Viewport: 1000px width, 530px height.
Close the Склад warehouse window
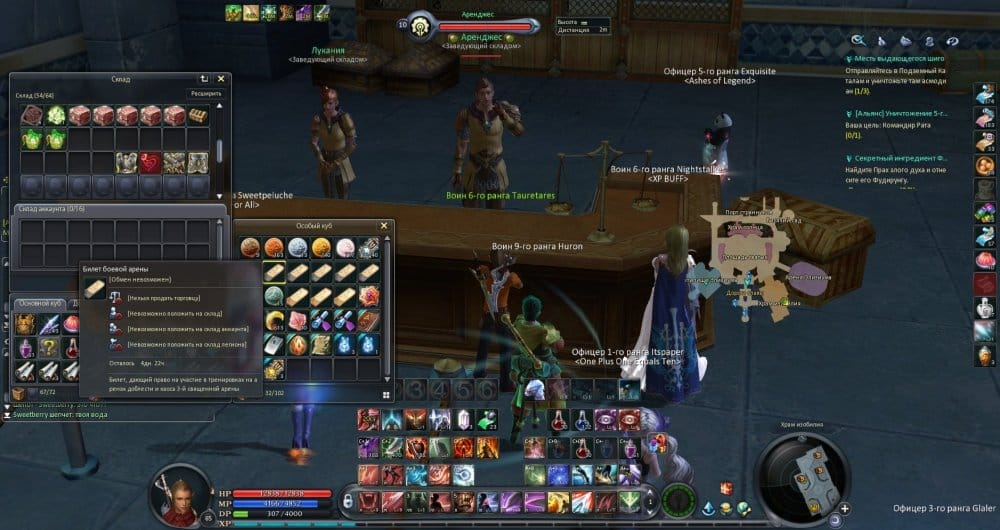(x=221, y=78)
